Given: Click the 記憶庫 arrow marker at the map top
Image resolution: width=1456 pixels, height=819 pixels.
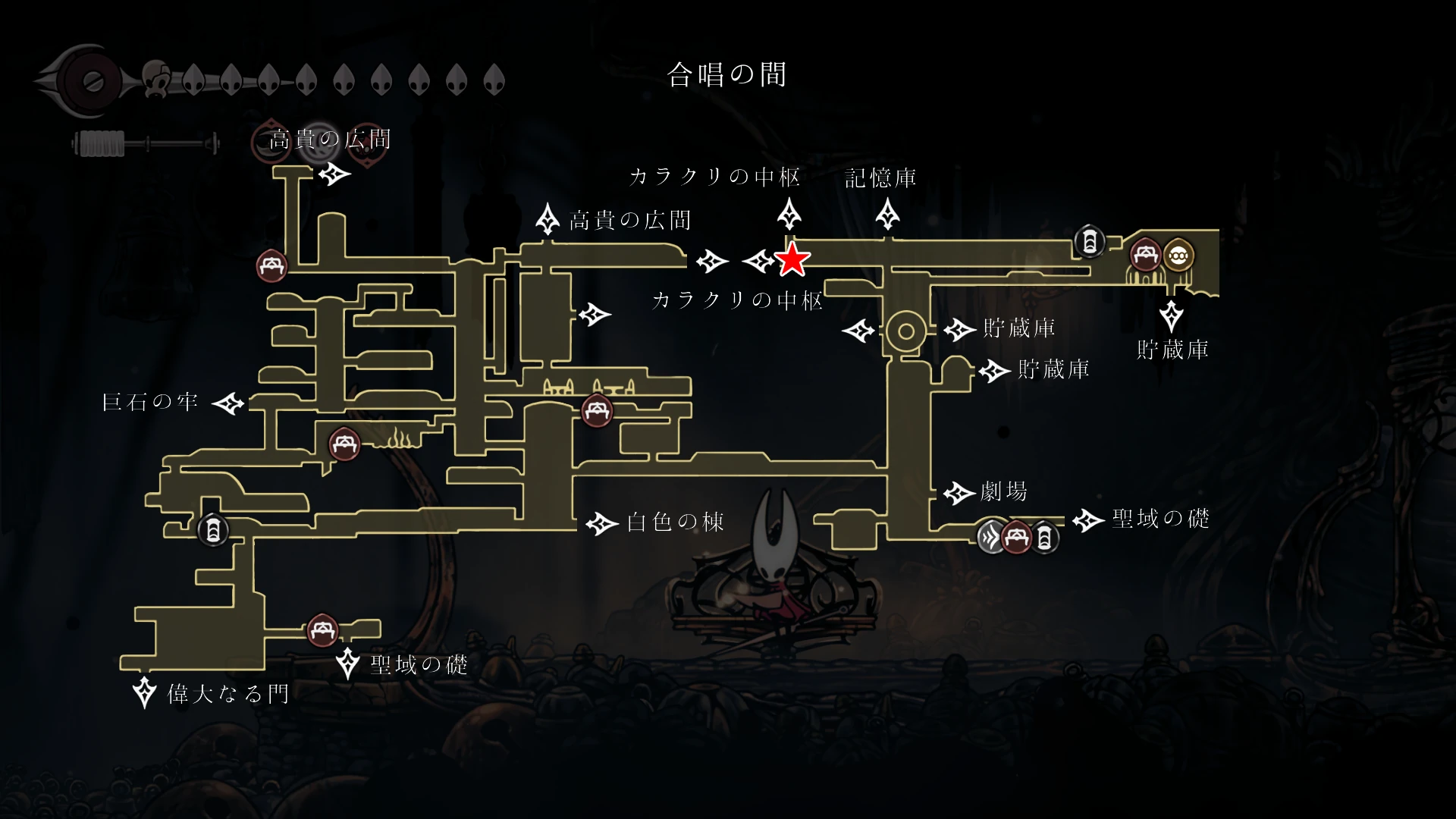Looking at the screenshot, I should [x=887, y=213].
